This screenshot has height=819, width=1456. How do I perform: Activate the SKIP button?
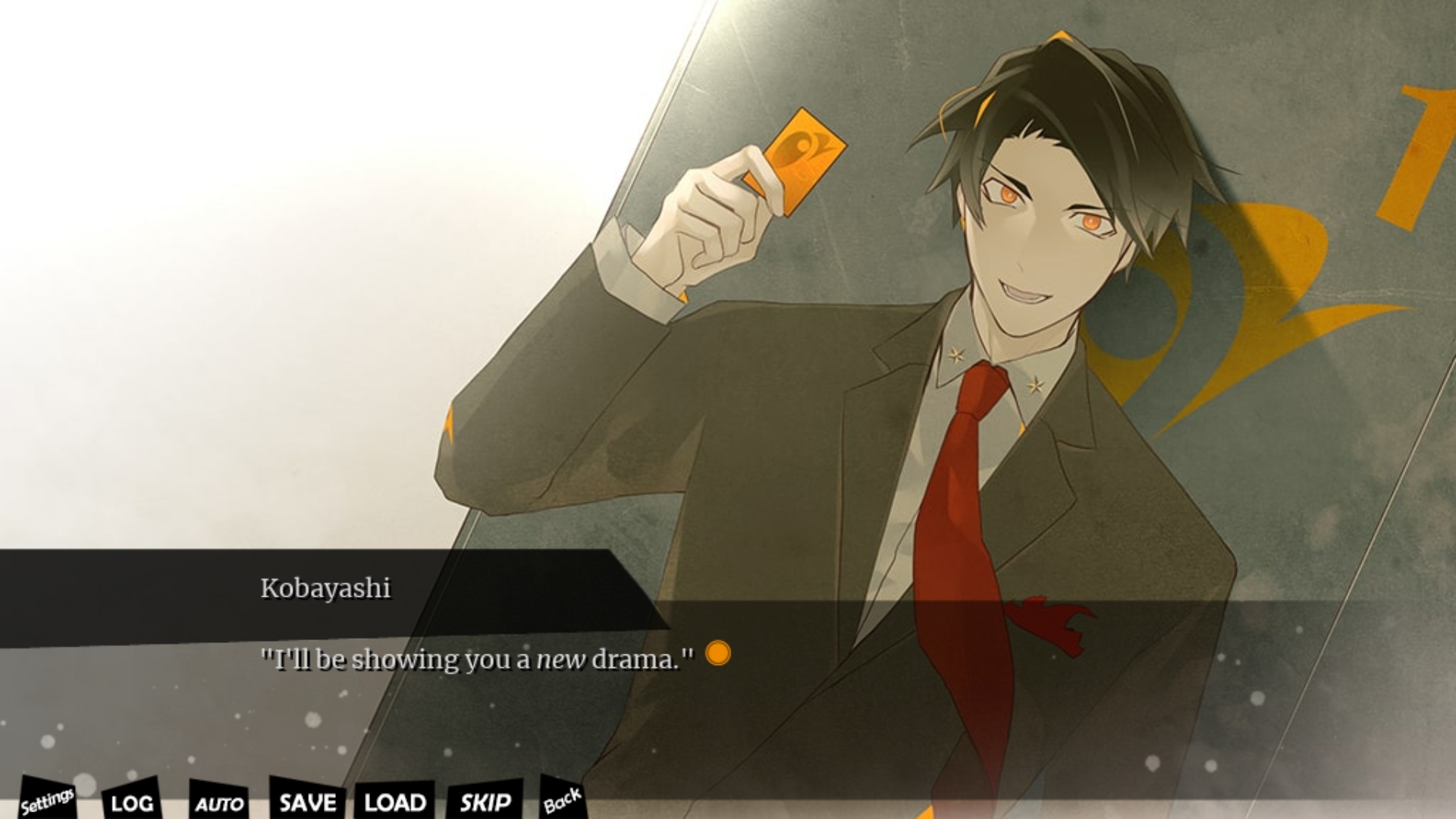[x=485, y=802]
